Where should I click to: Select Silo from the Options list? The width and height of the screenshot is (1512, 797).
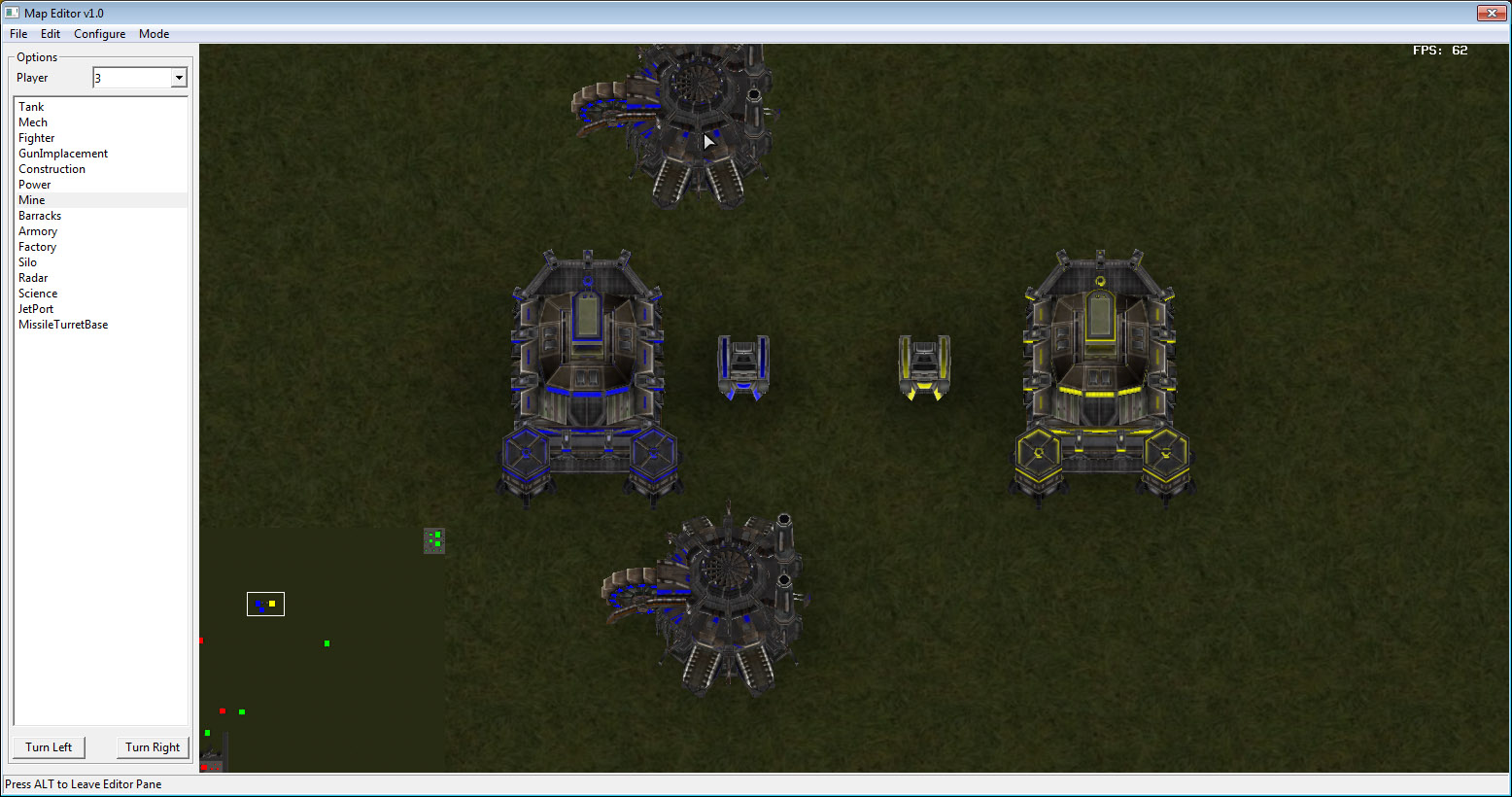pos(27,261)
